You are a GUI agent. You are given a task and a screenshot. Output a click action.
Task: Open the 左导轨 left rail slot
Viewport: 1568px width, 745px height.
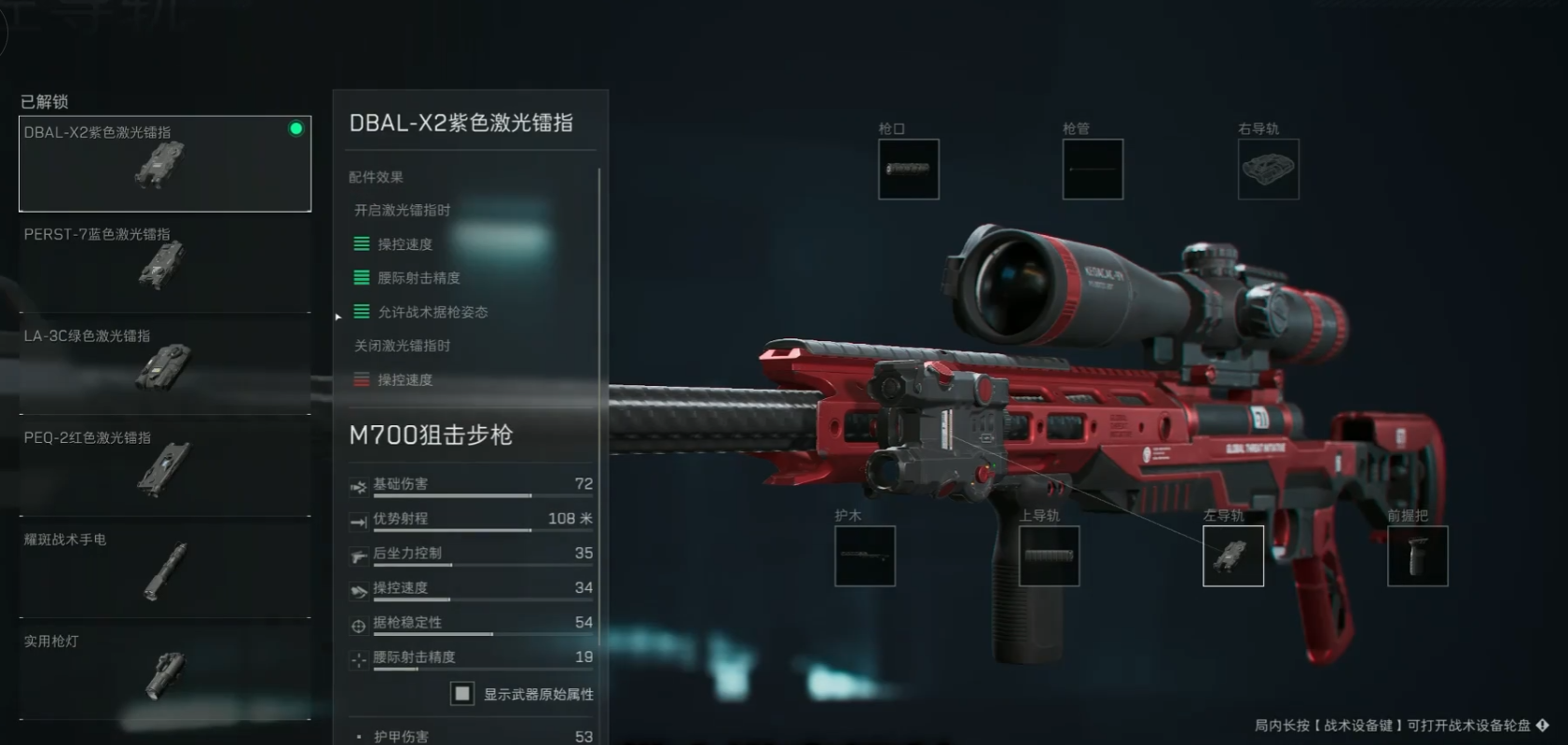(1232, 556)
